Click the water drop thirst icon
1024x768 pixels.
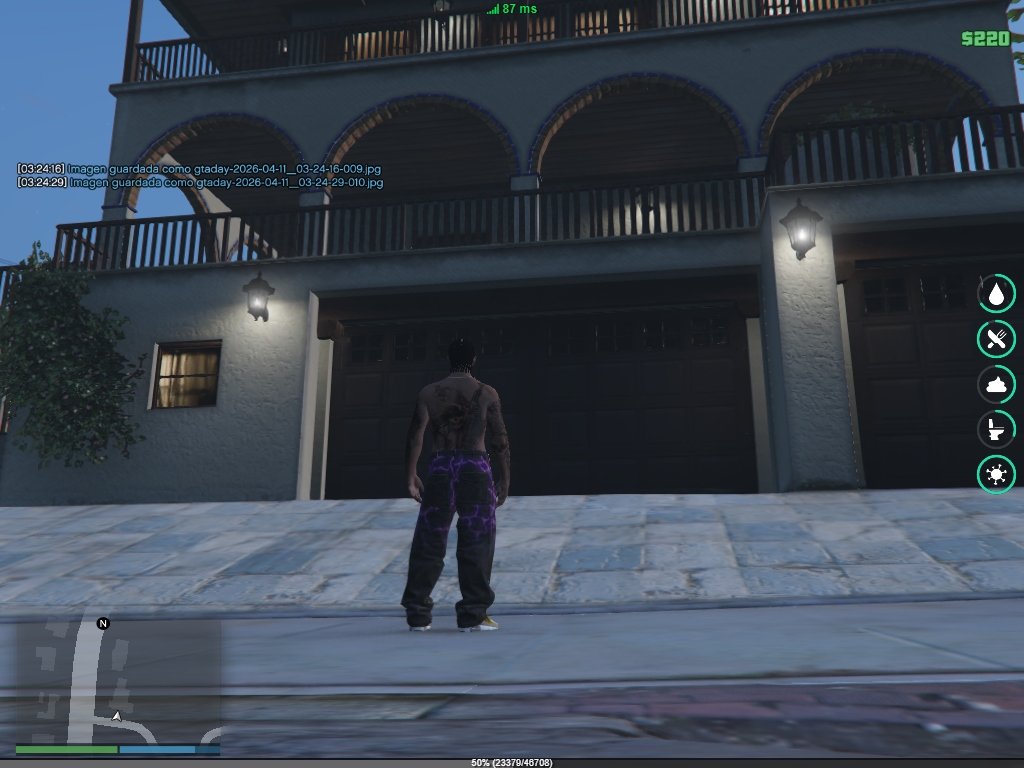[996, 294]
